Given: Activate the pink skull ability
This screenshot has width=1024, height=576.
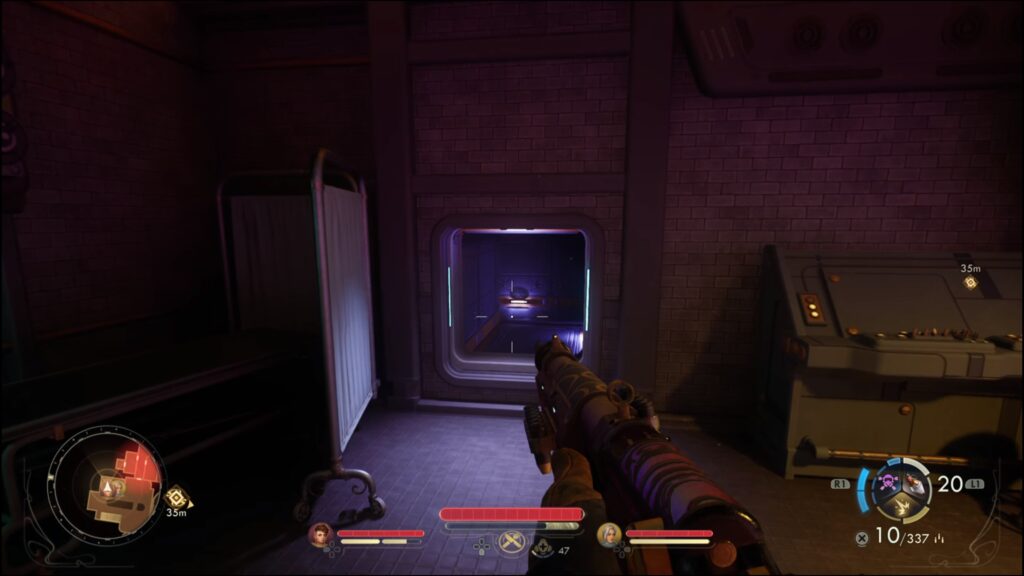Looking at the screenshot, I should coord(887,484).
